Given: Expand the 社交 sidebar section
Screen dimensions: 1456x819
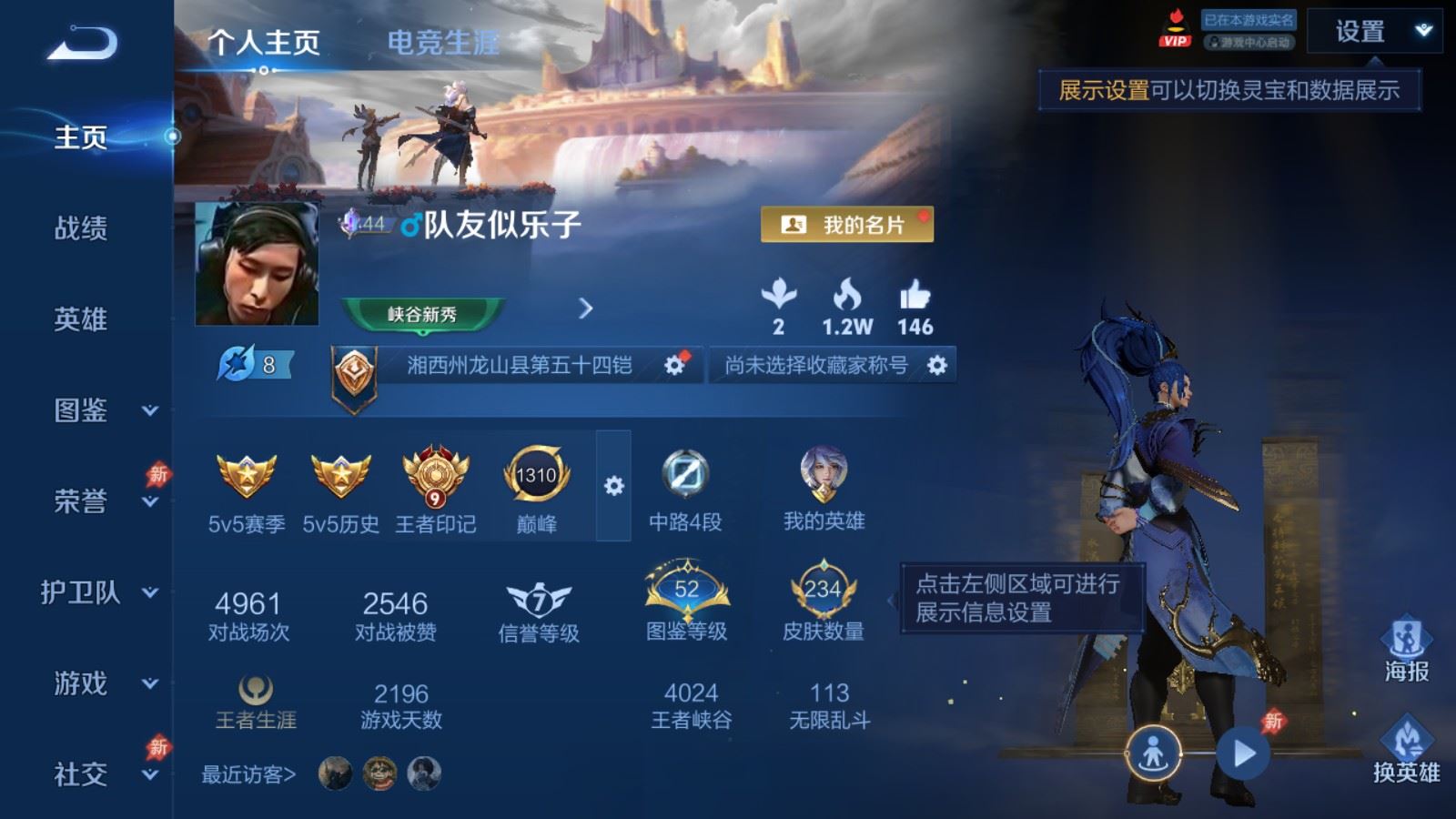Looking at the screenshot, I should click(x=150, y=774).
